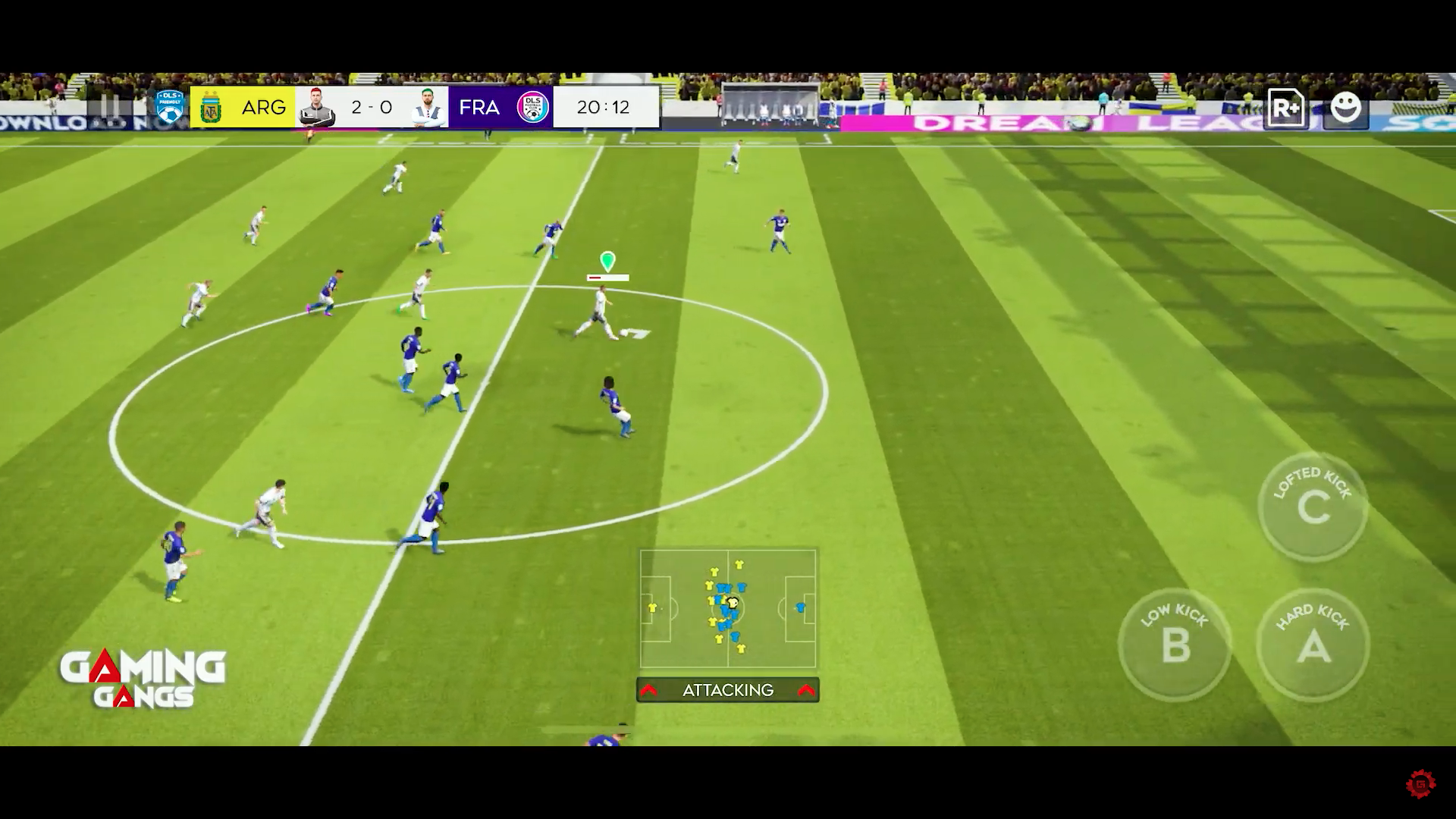Click the stamina bar above the marked player
This screenshot has width=1456, height=819.
click(x=607, y=276)
